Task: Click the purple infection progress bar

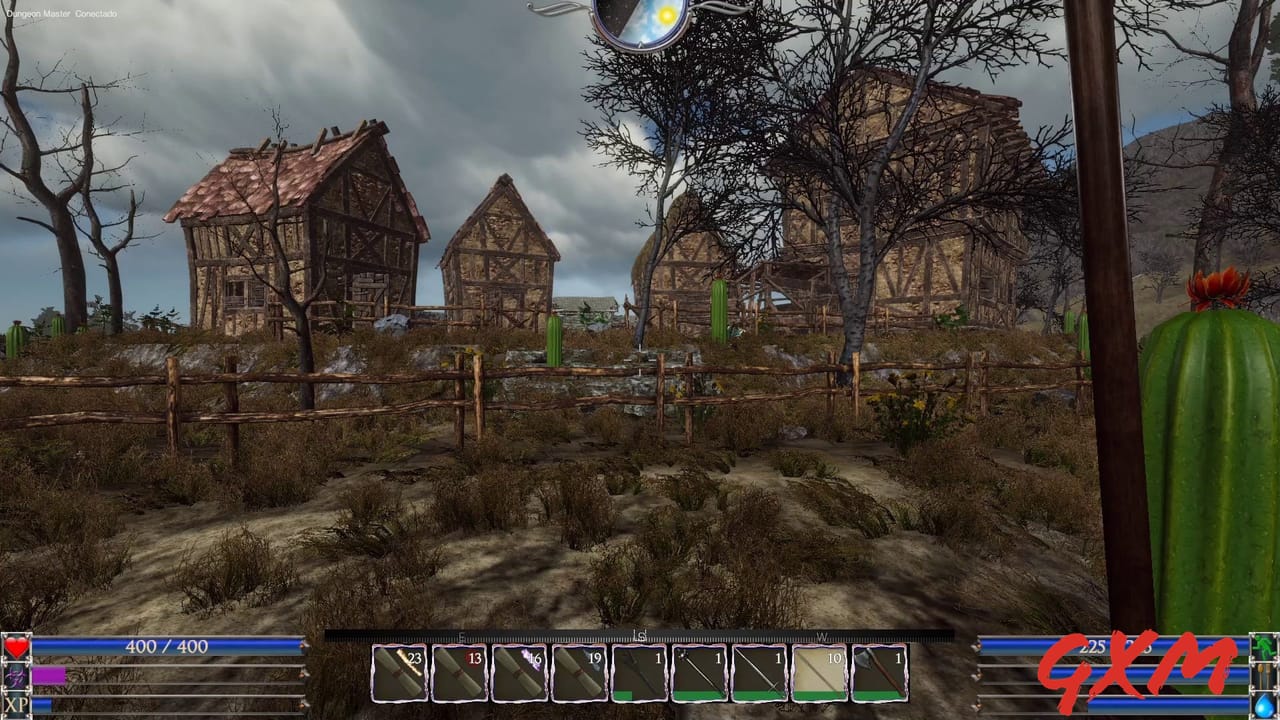Action: coord(48,678)
